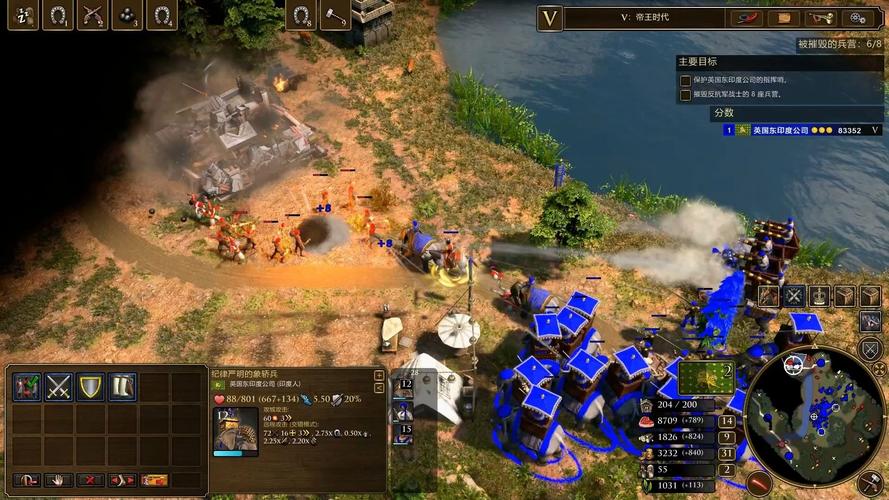Click the feathered hat player summary button
The height and width of the screenshot is (500, 889).
click(745, 17)
